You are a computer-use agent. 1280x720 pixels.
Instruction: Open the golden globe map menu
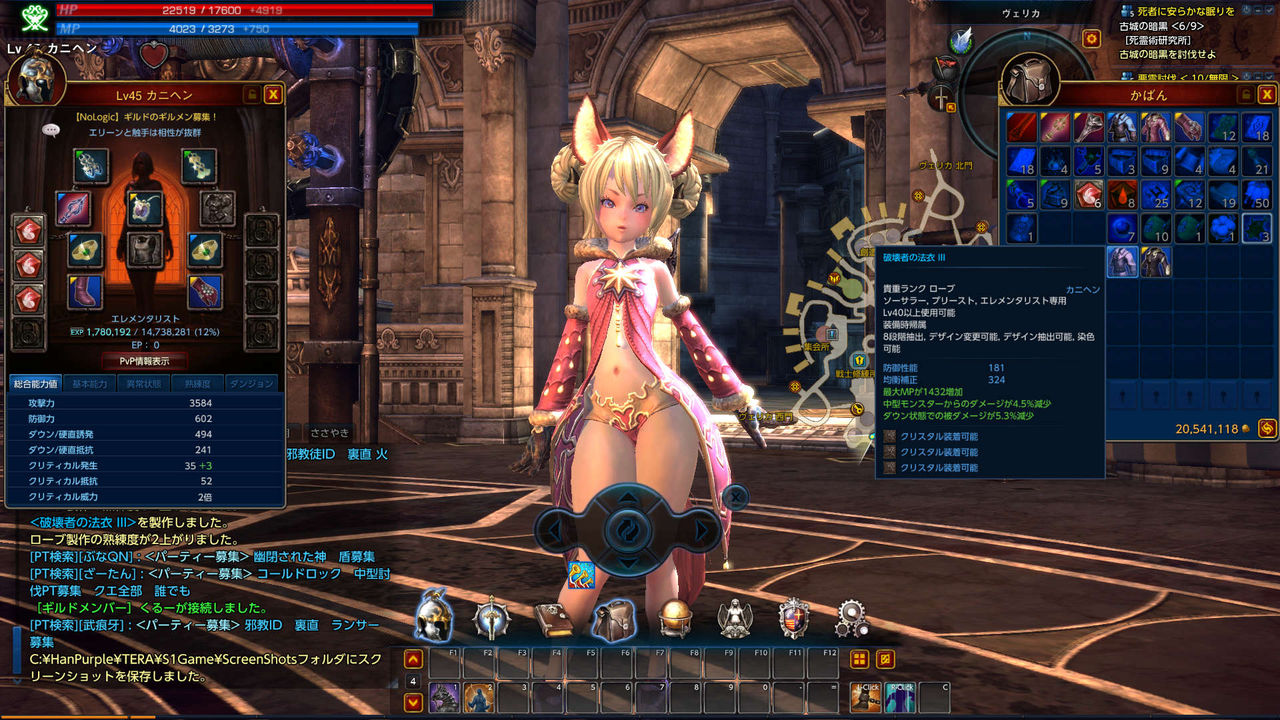pos(675,618)
